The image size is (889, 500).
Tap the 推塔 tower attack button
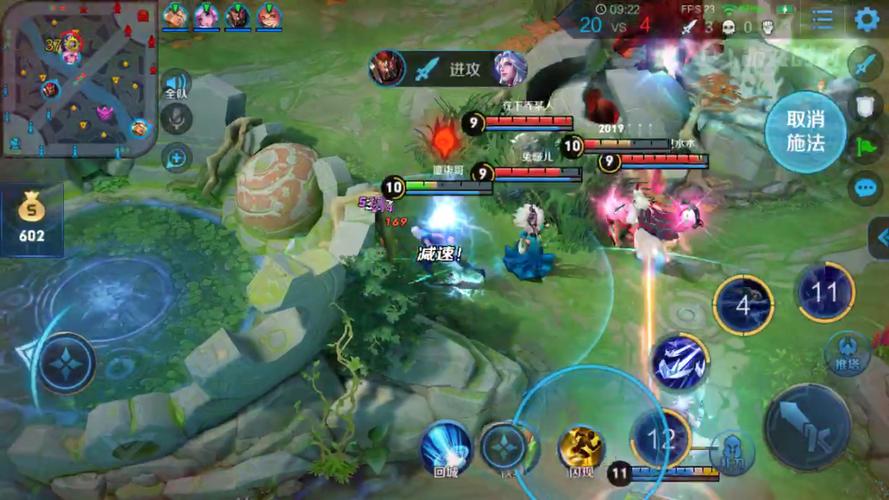click(x=847, y=353)
